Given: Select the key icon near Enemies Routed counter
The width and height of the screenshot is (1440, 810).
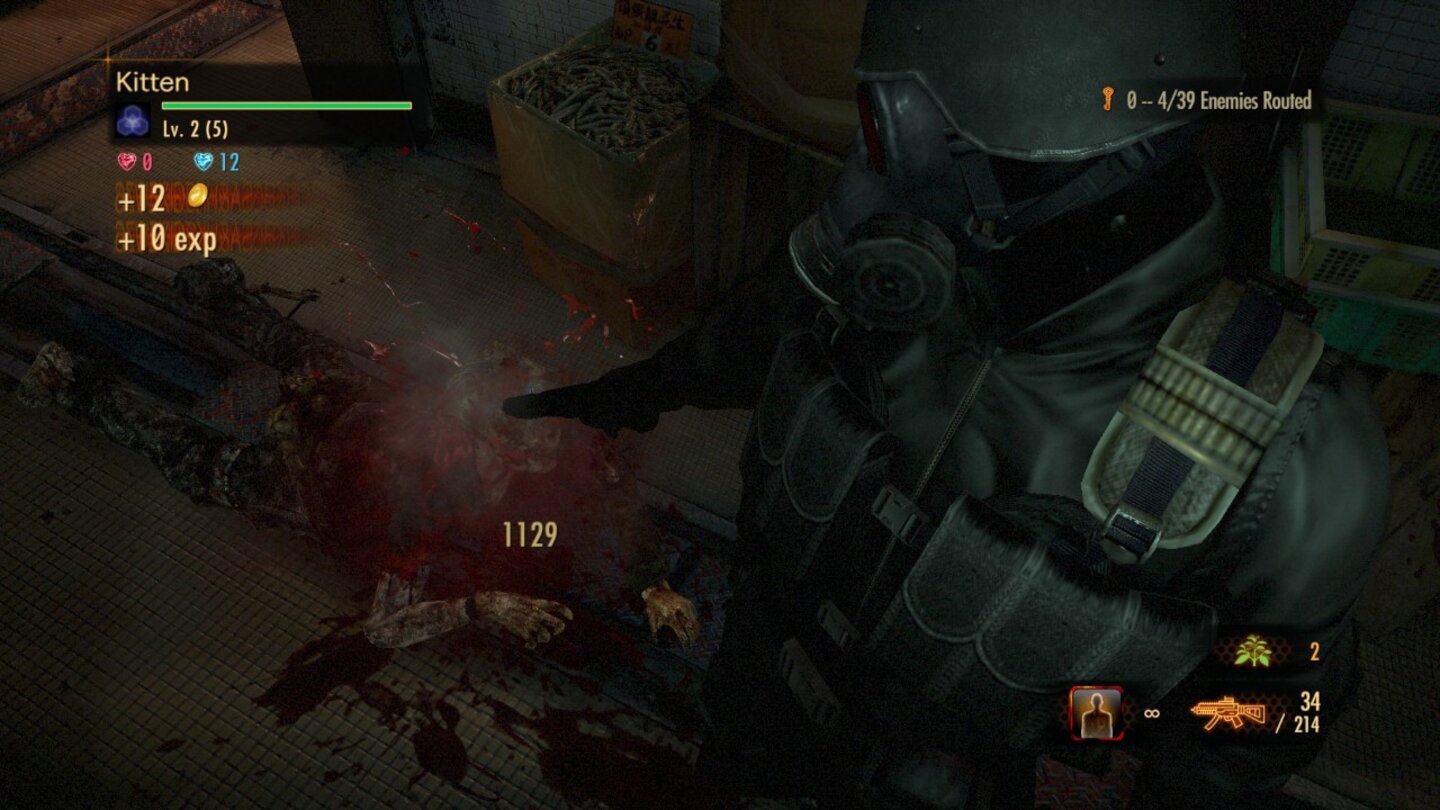Looking at the screenshot, I should pos(1106,101).
